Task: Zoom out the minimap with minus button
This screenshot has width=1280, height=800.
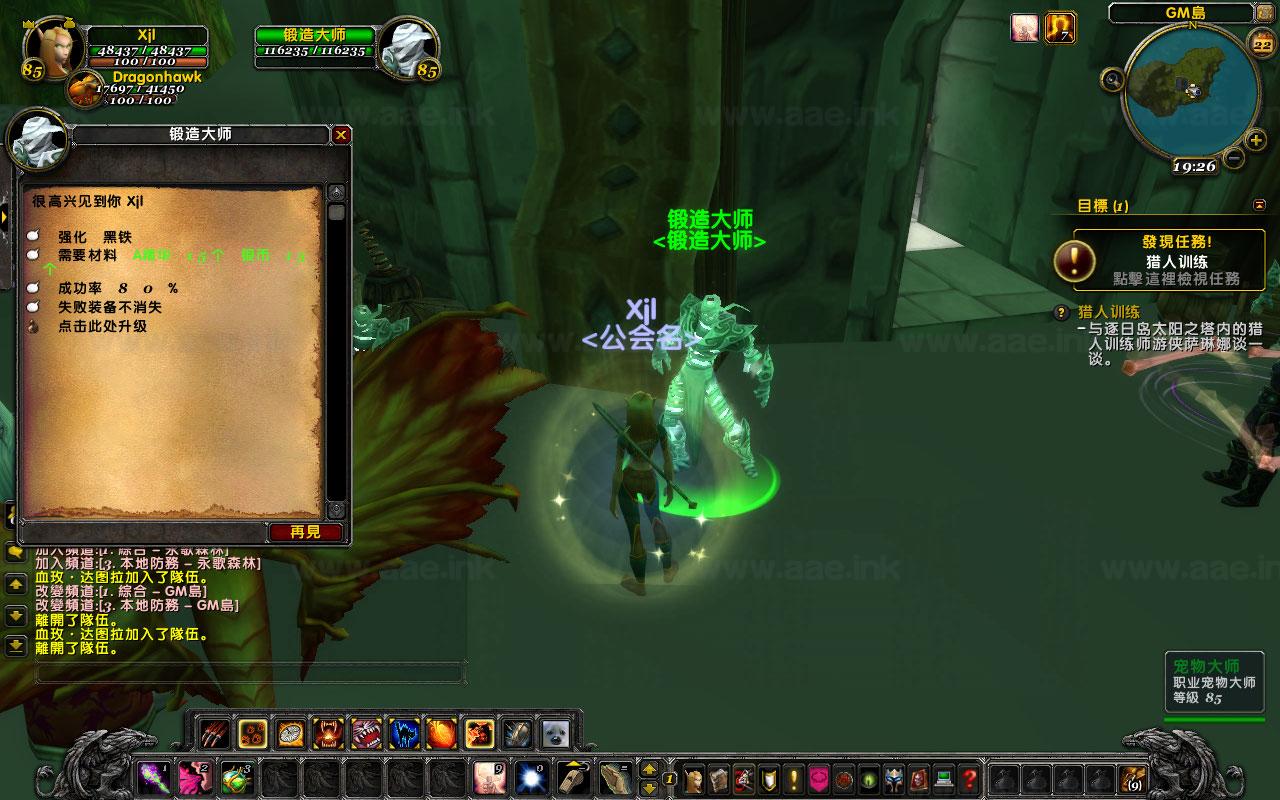Action: [x=1234, y=158]
